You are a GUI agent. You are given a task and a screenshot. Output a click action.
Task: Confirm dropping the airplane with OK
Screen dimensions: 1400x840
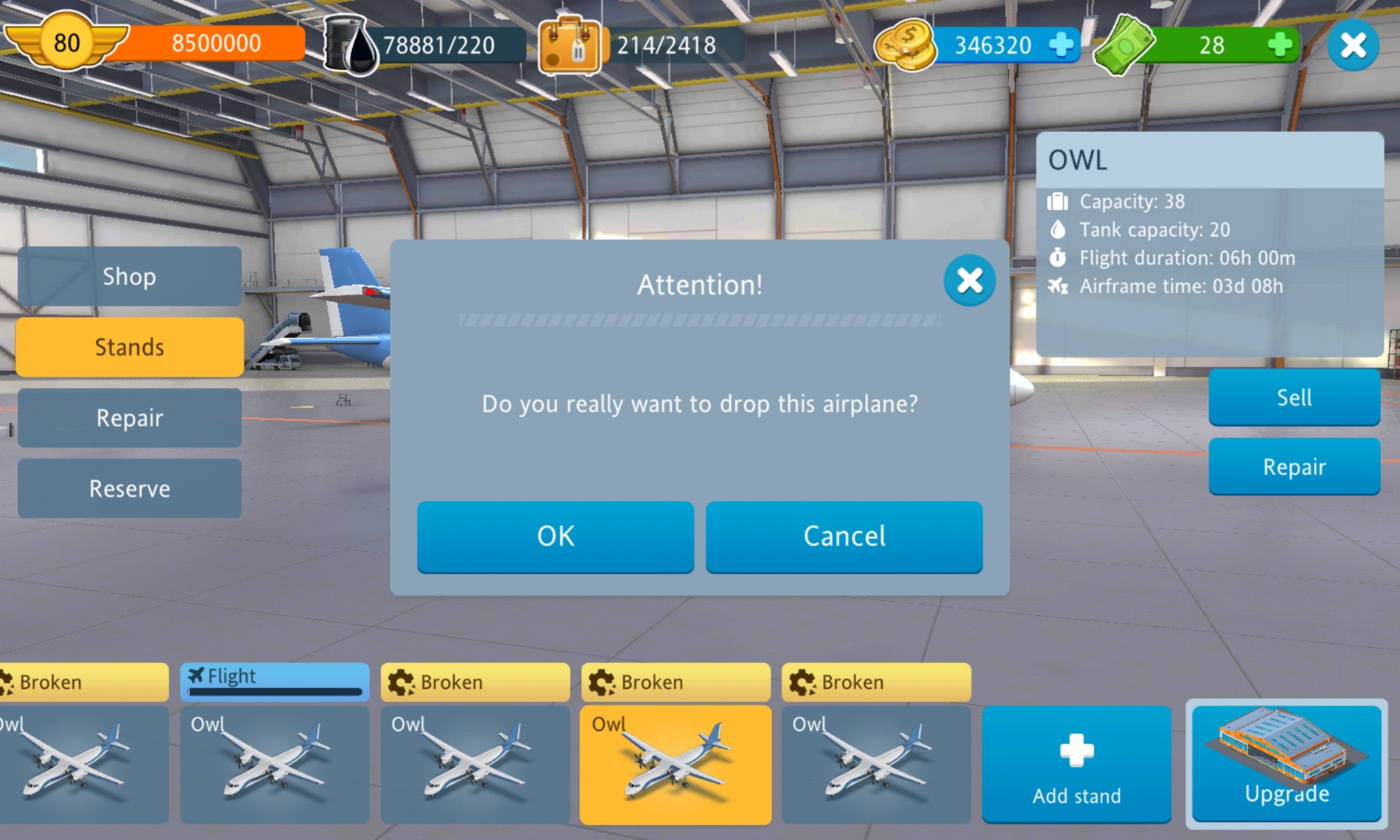[555, 536]
